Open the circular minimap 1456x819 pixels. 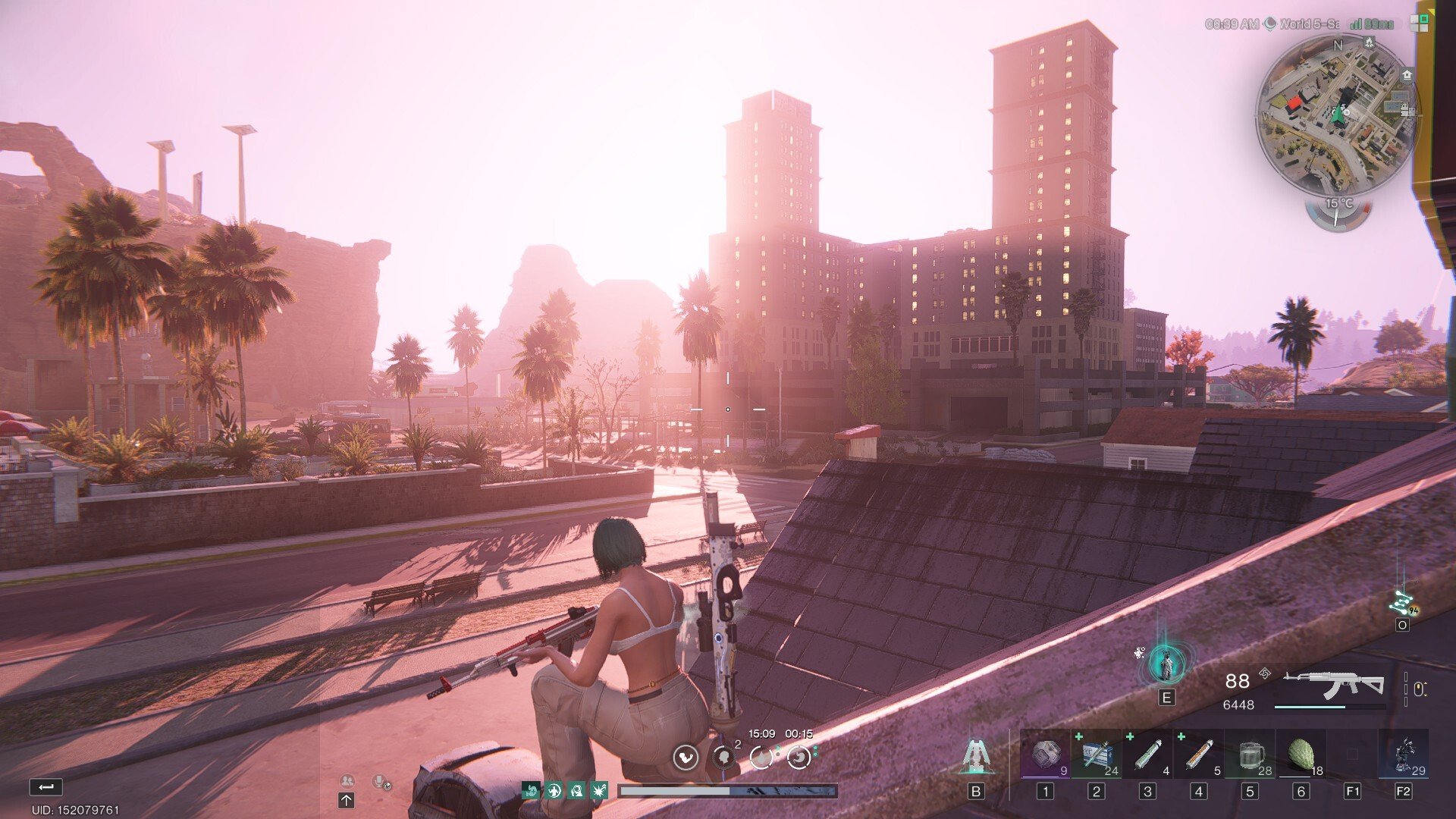tap(1337, 115)
